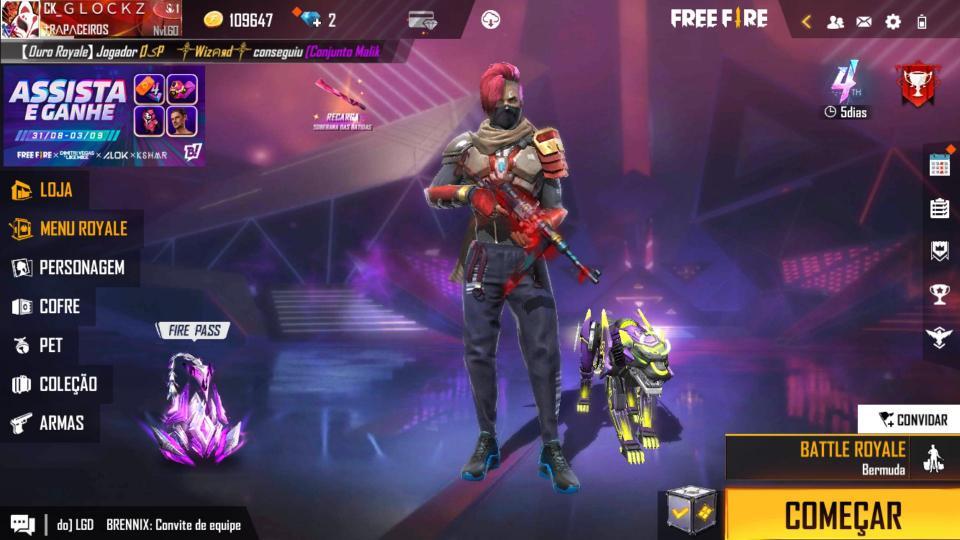Open MENU ROYALE

coord(70,229)
